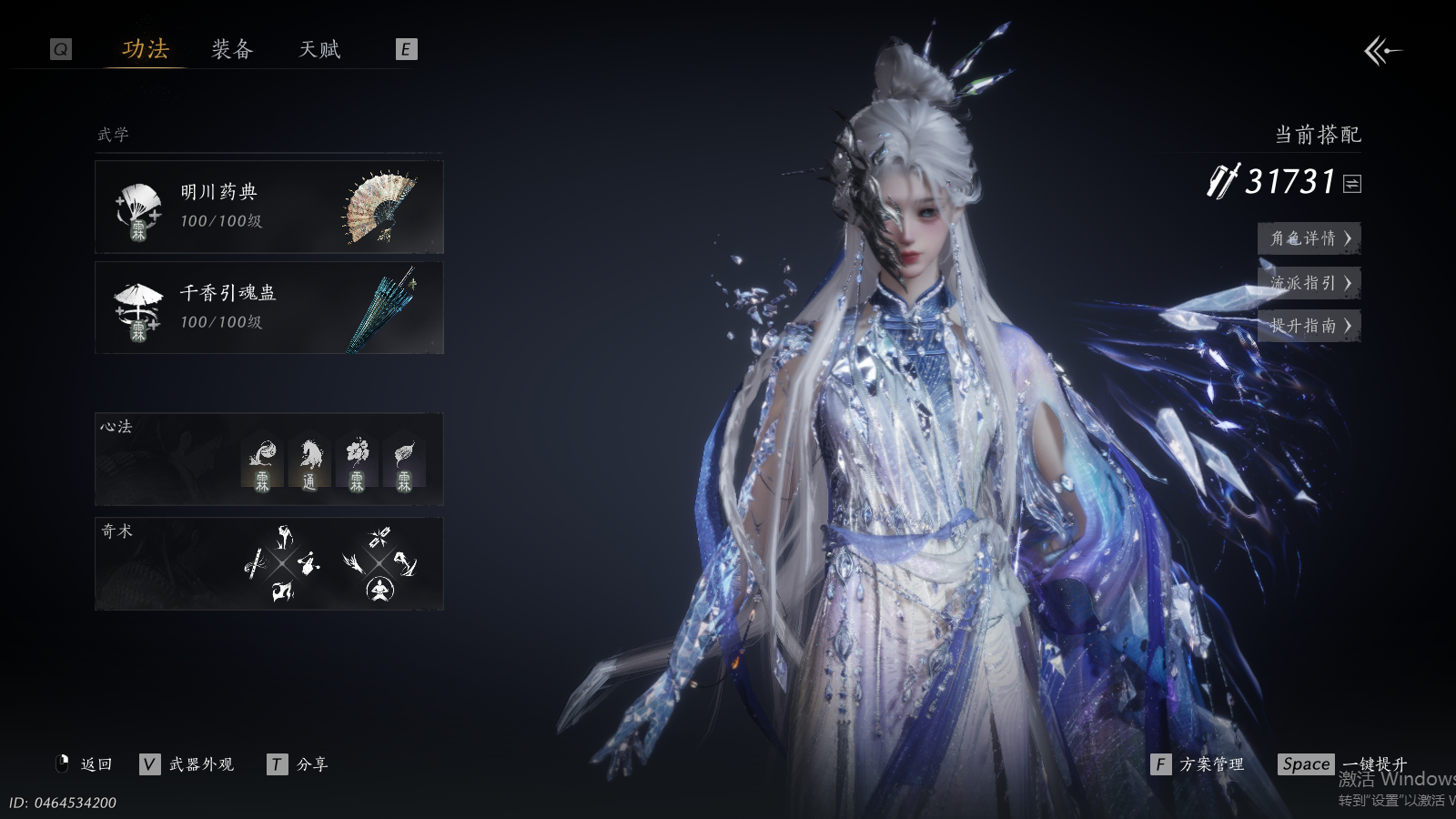Select the first 奇术 skill wheel
Viewport: 1456px width, 819px height.
point(283,563)
